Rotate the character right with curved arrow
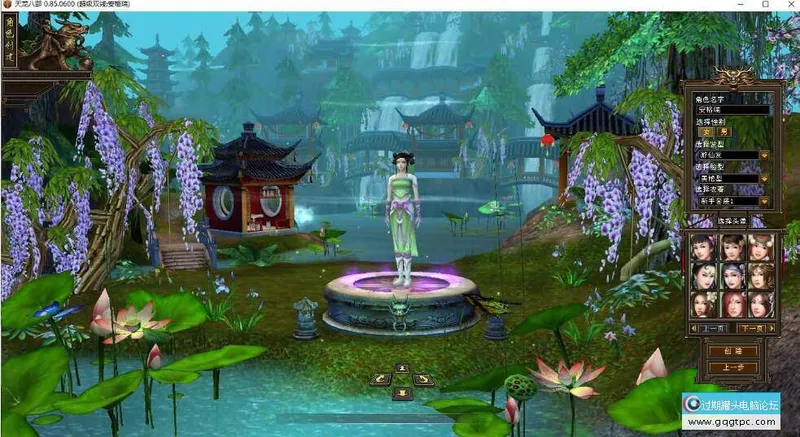800x437 pixels. pyautogui.click(x=422, y=380)
